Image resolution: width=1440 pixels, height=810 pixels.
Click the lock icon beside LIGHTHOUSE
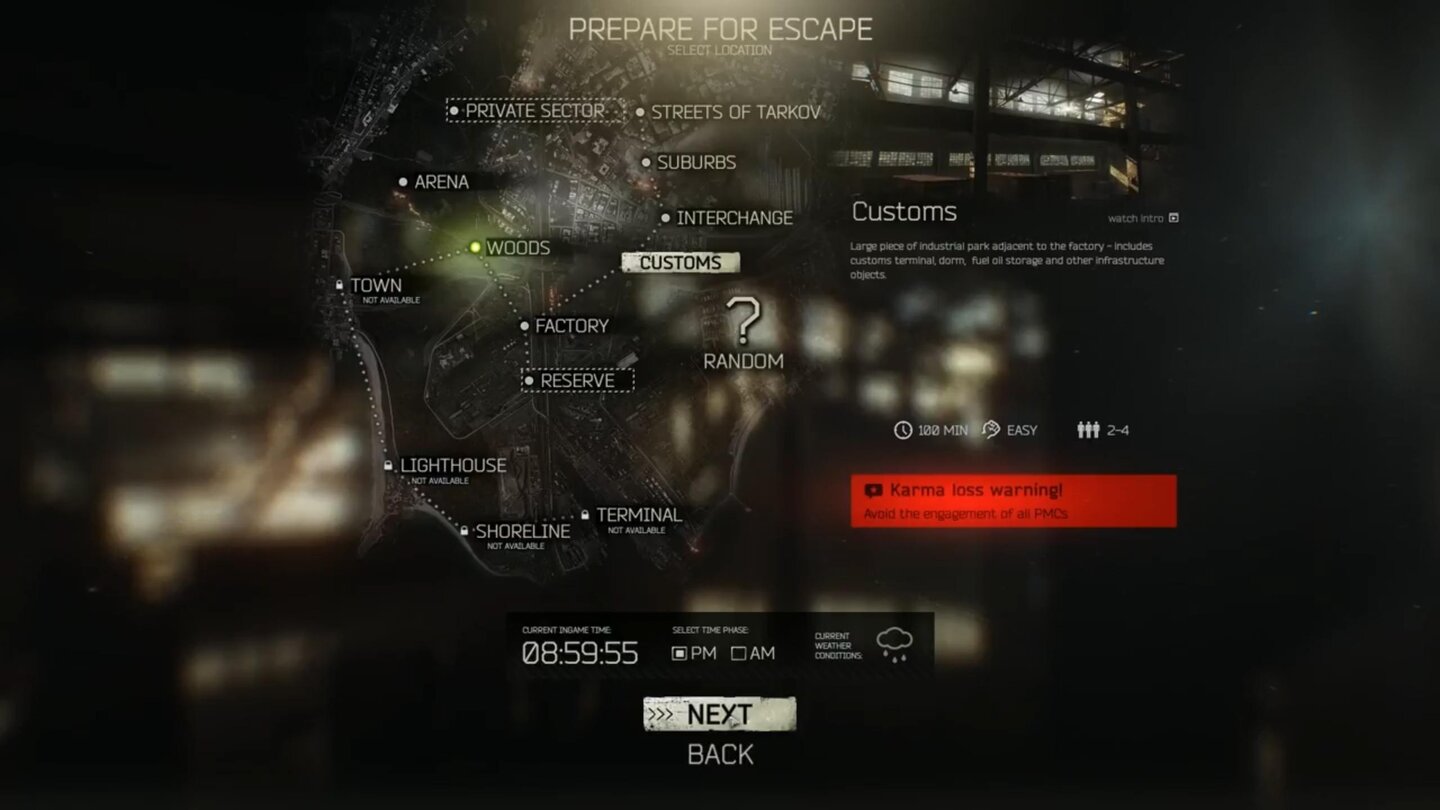click(390, 464)
